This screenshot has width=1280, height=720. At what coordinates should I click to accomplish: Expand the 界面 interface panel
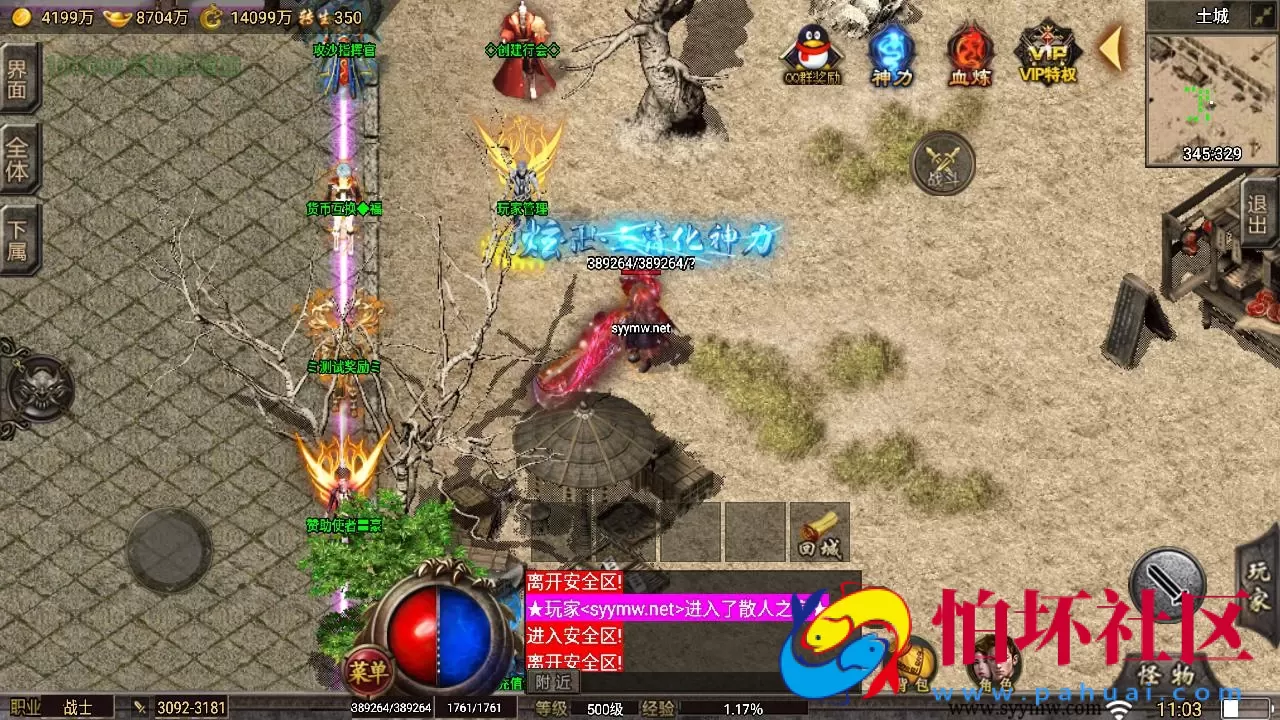(17, 81)
